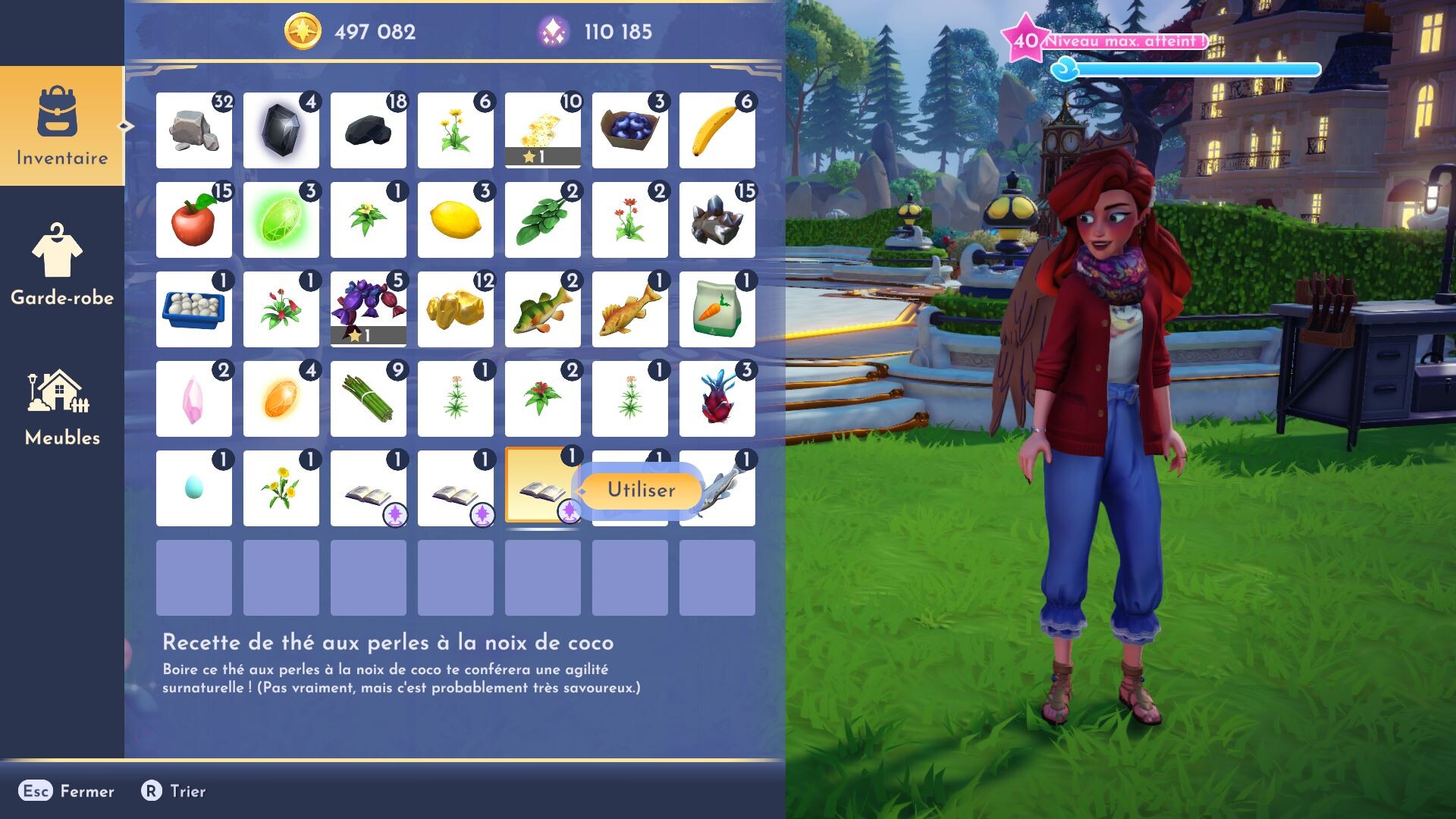Select the lemon in the inventory
The width and height of the screenshot is (1456, 819).
[x=455, y=220]
